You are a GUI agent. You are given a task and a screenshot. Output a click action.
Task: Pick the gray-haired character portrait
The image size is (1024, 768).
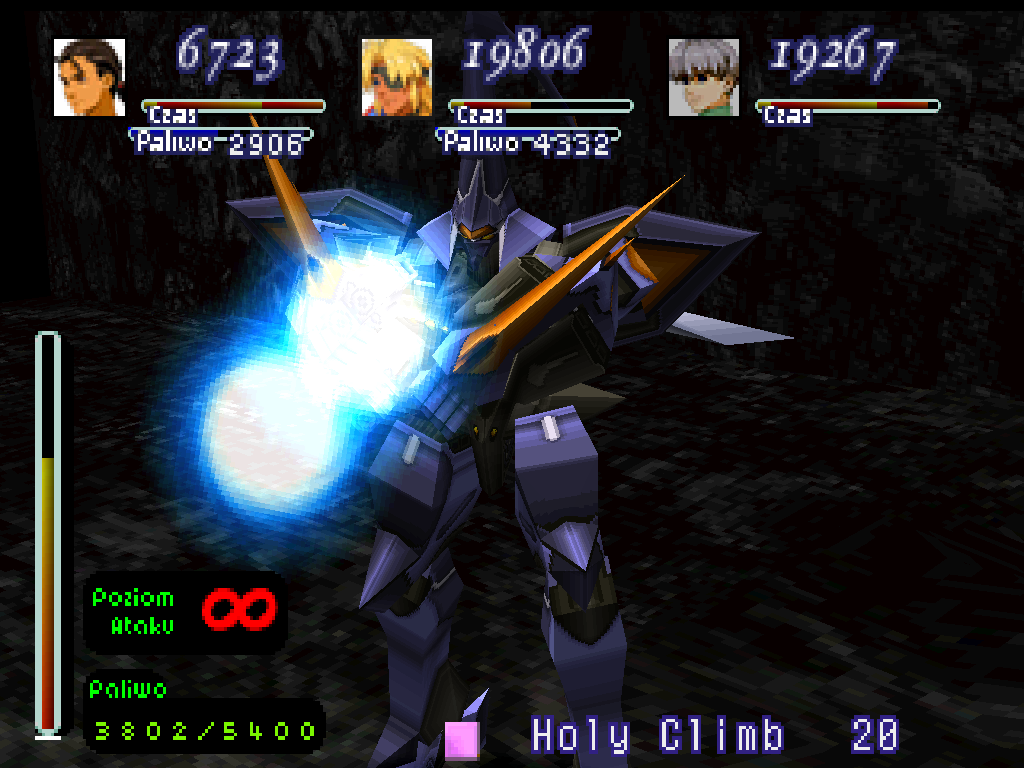click(x=703, y=77)
